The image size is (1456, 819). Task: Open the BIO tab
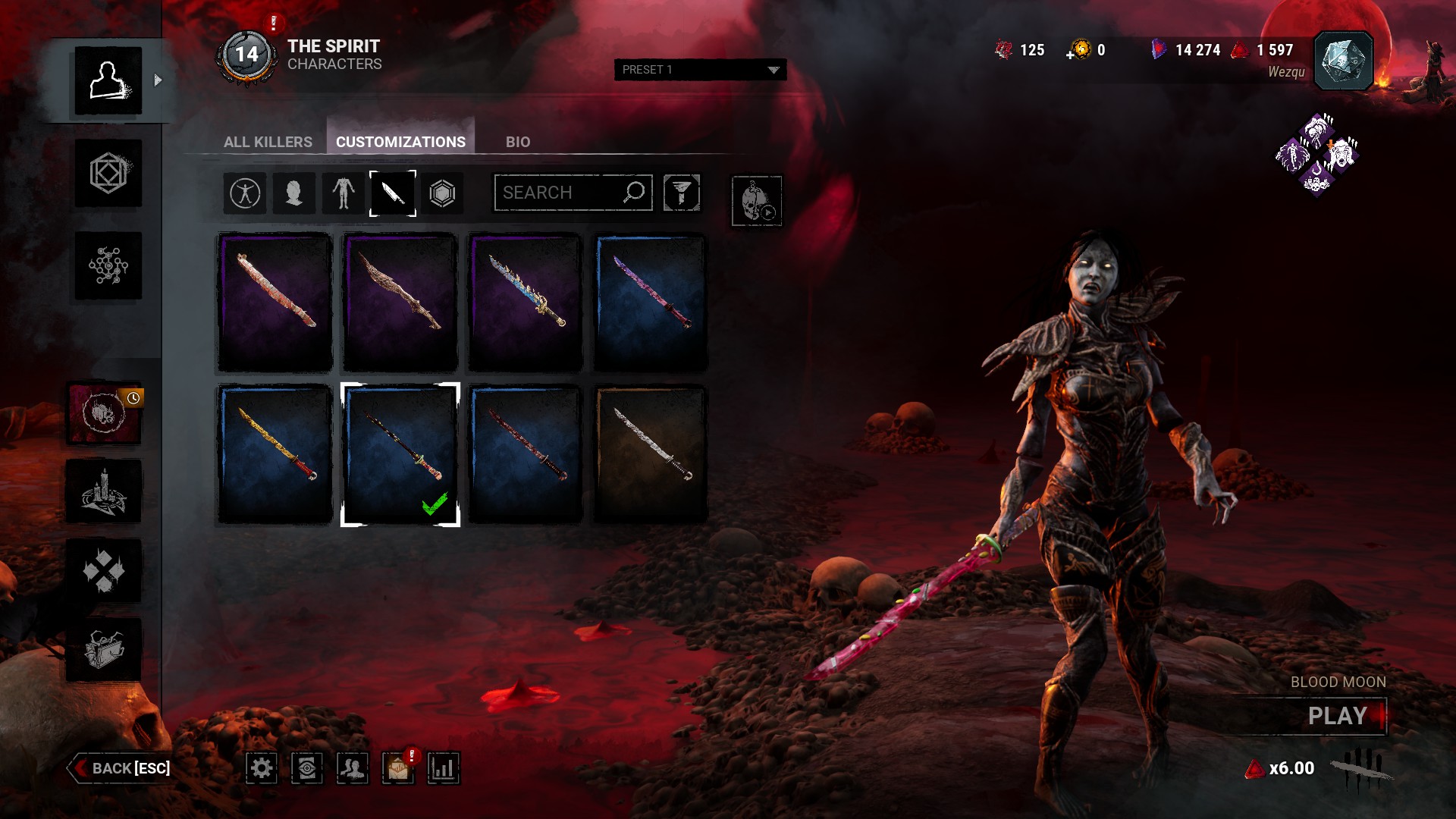coord(518,142)
